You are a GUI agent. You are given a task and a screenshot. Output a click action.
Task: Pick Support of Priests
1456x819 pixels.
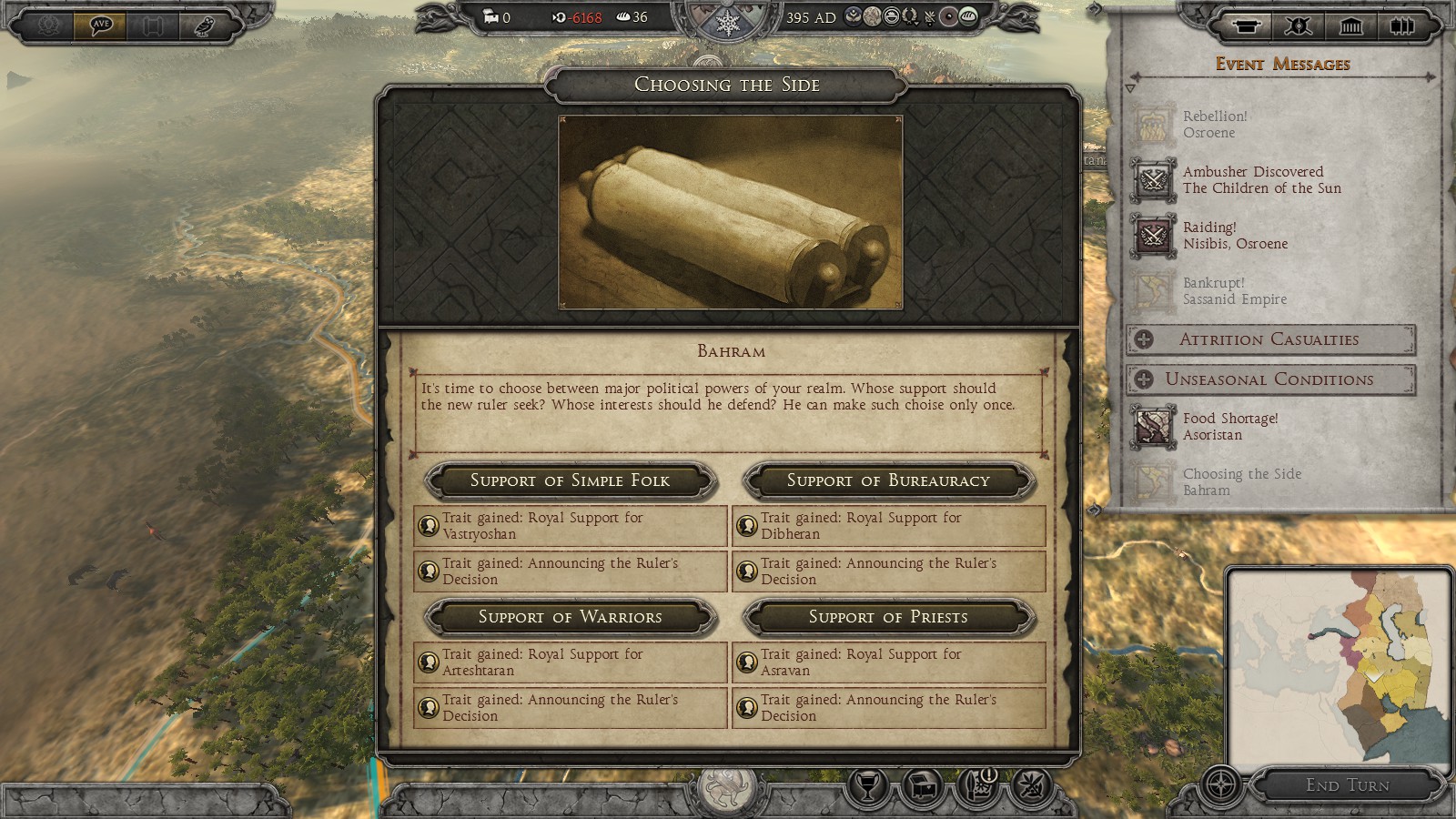888,617
